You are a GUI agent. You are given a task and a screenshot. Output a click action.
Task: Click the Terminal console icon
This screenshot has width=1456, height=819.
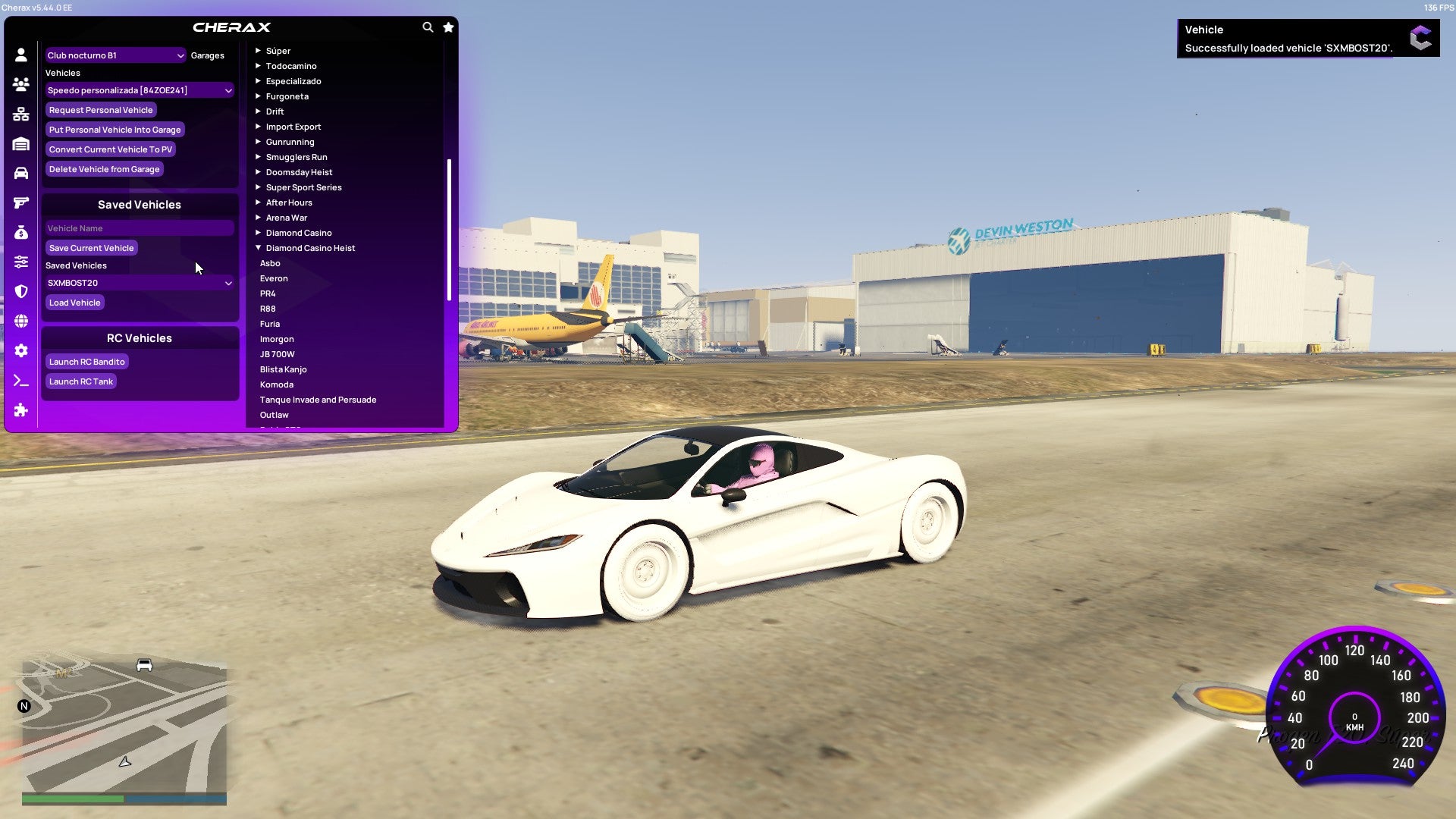[x=20, y=381]
